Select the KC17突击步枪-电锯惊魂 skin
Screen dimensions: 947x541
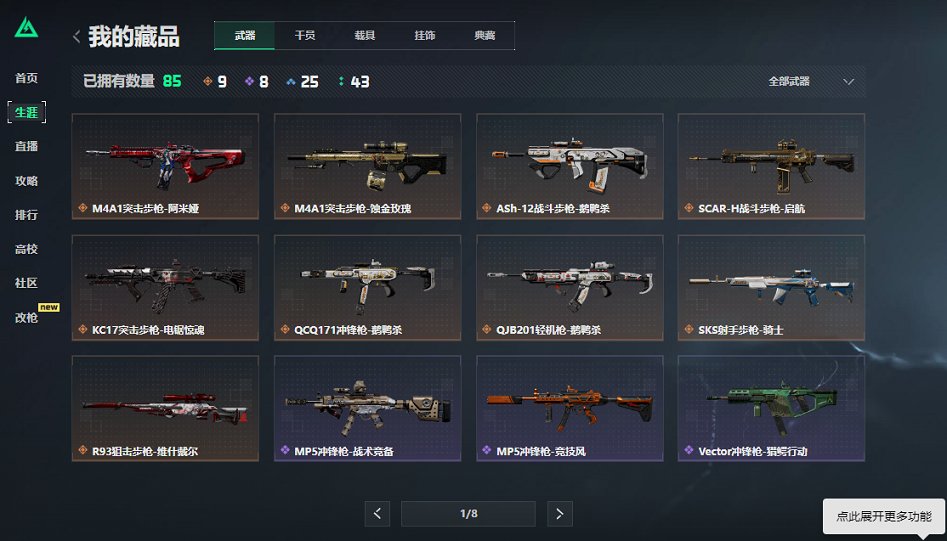pos(165,287)
